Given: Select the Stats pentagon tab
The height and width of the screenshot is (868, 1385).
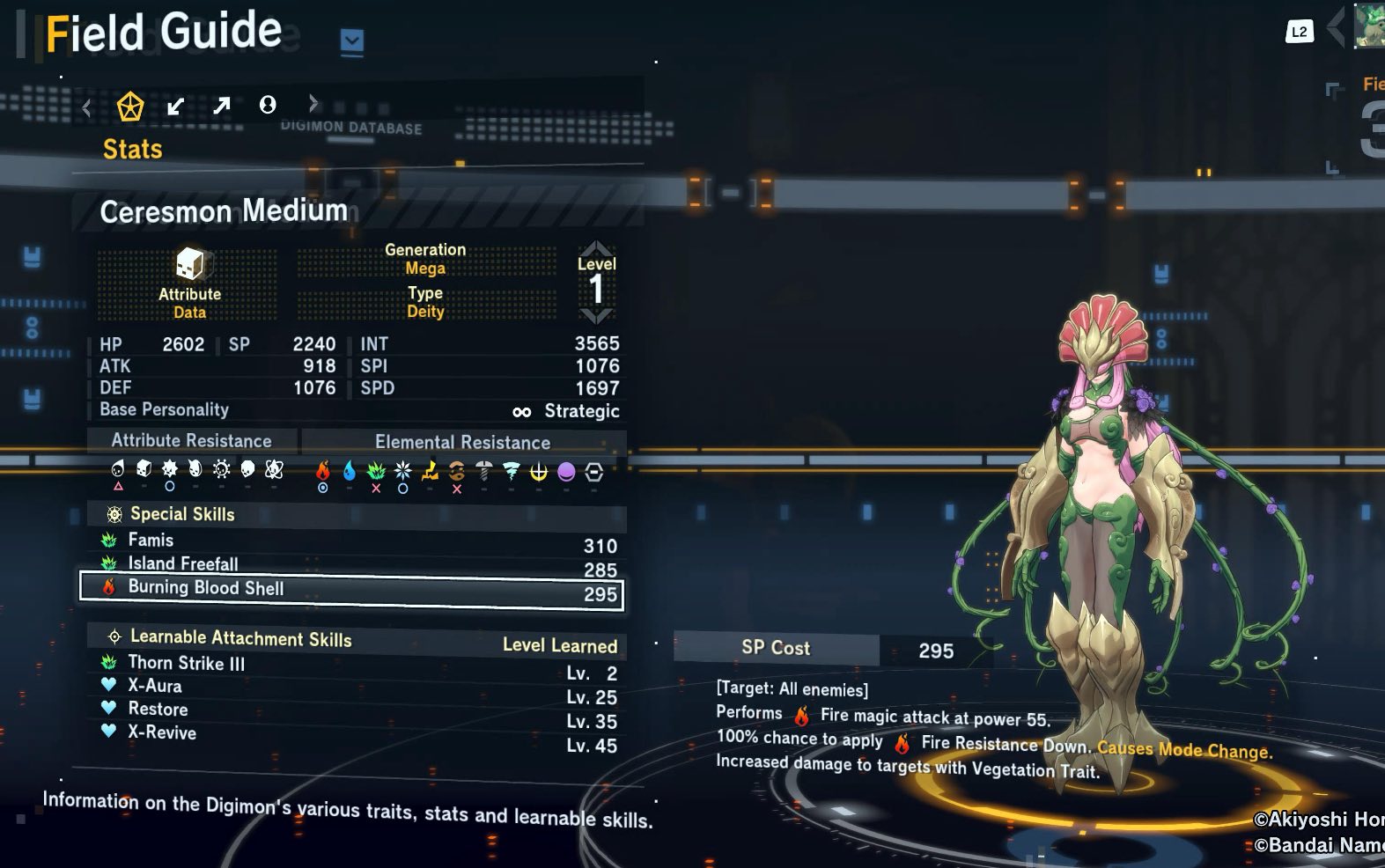Looking at the screenshot, I should (x=130, y=107).
